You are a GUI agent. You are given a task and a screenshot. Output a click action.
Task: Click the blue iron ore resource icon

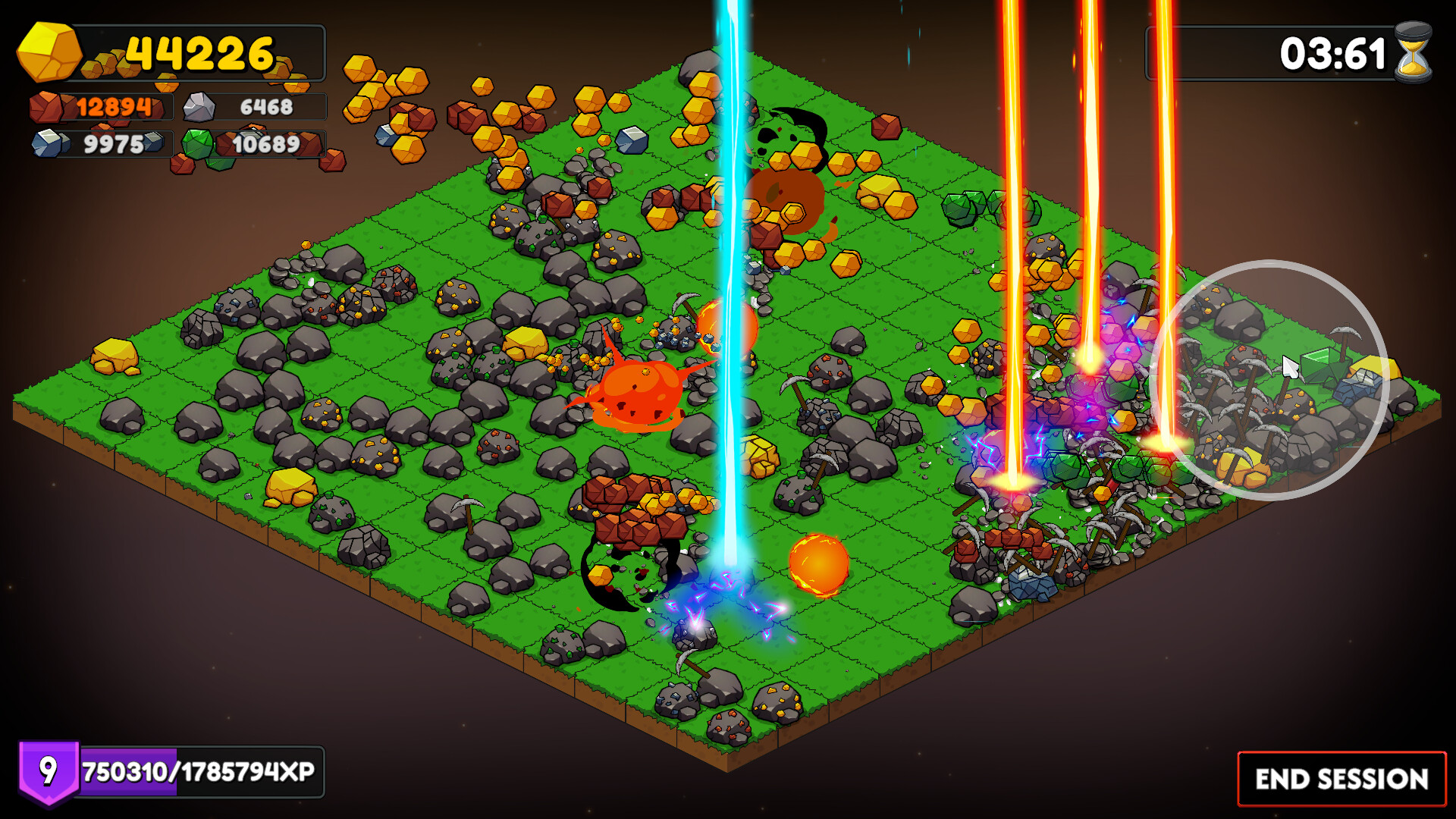point(48,143)
